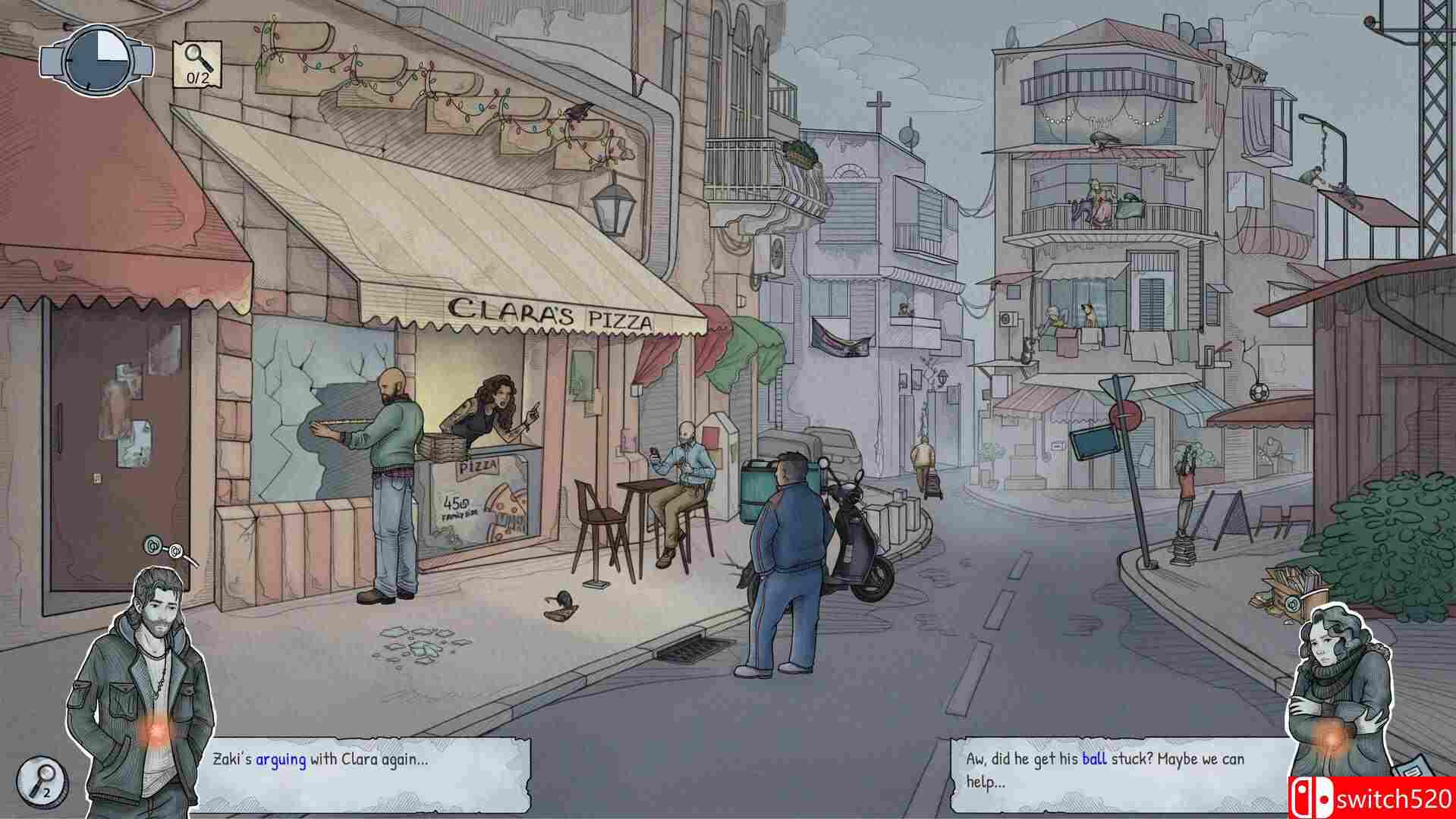Use the hint magnifier with the number 2

(42, 780)
